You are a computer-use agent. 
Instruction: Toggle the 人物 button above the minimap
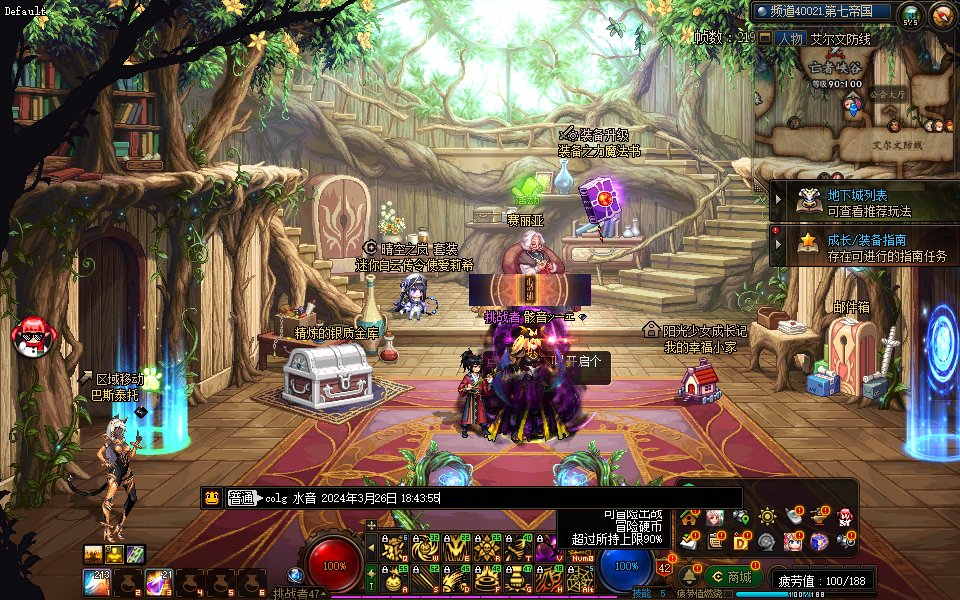(x=789, y=38)
